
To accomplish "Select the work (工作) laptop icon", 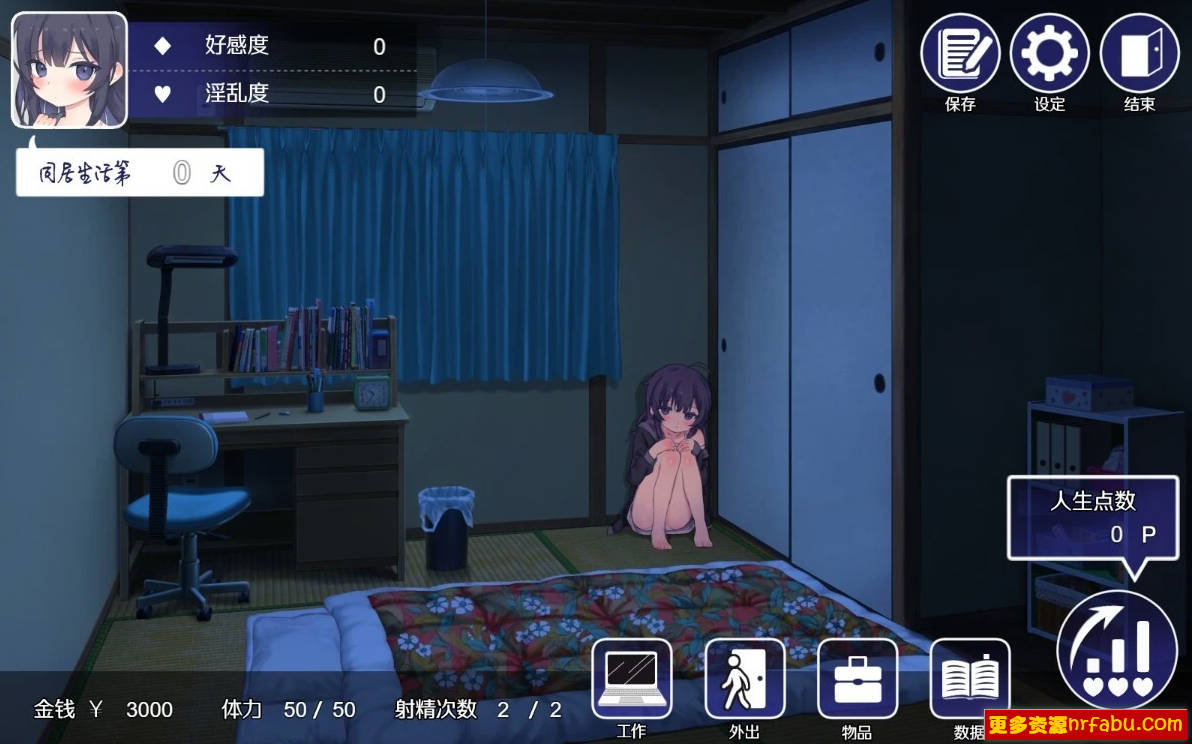I will point(631,678).
